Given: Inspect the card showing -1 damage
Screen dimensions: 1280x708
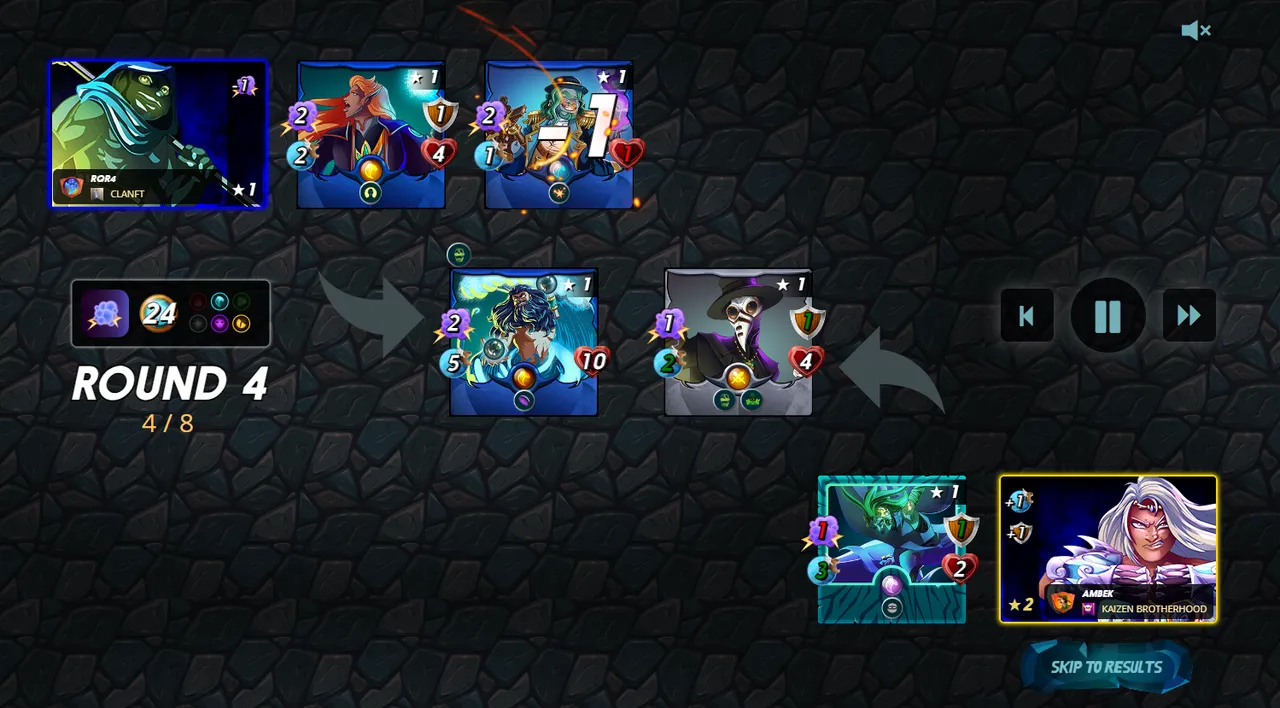Looking at the screenshot, I should click(x=558, y=134).
